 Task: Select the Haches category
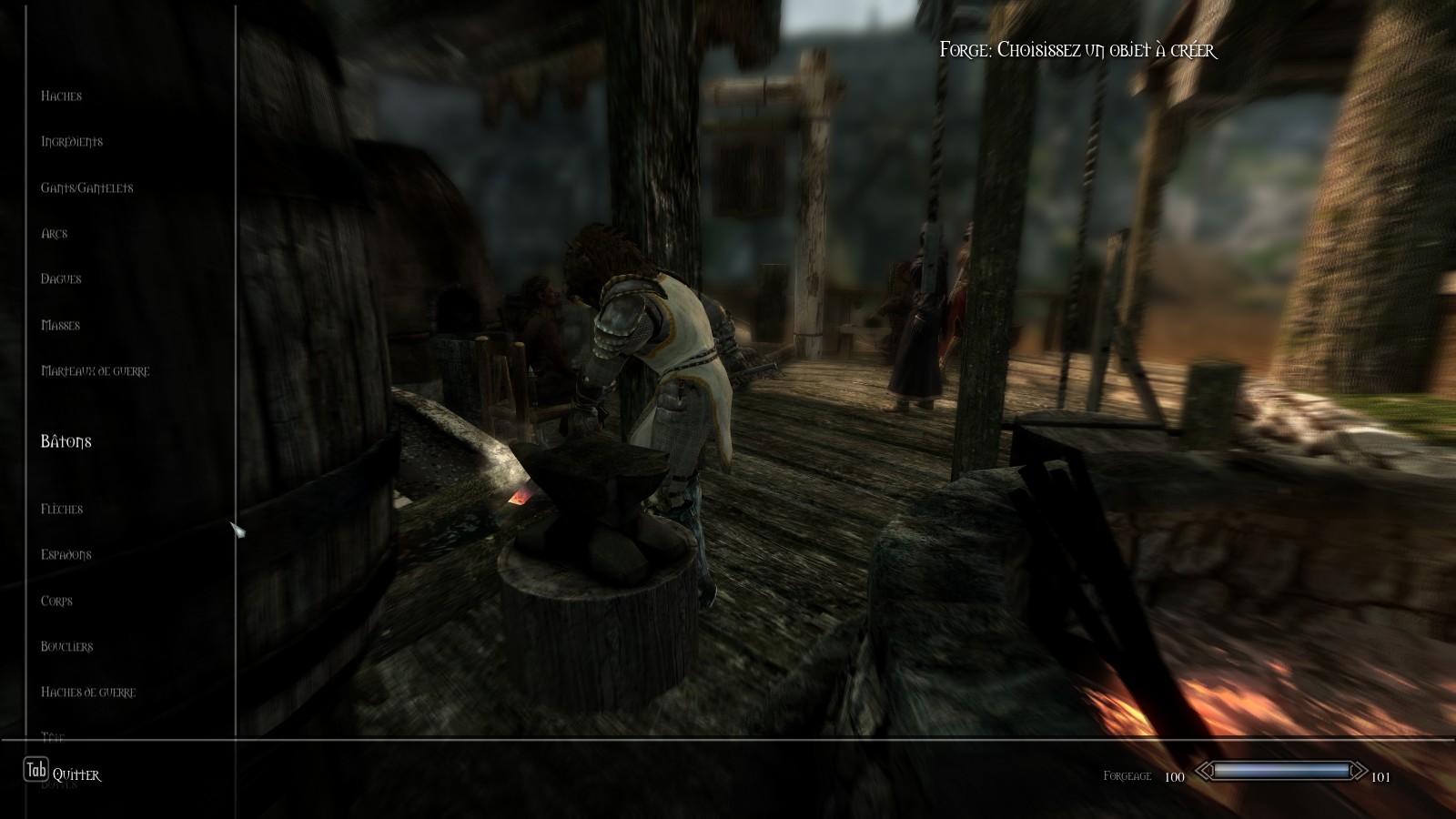coord(61,96)
